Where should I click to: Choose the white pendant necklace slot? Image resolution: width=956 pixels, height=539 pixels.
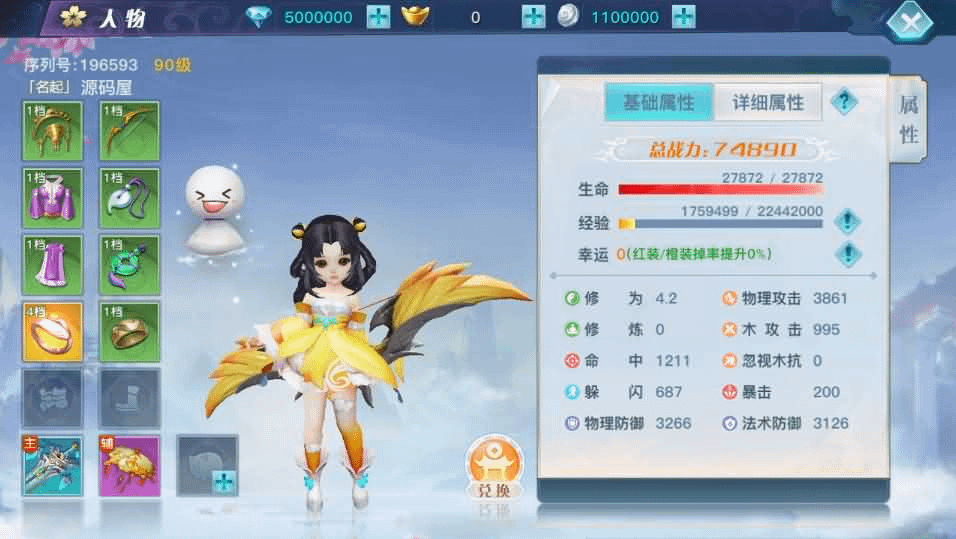pyautogui.click(x=130, y=197)
